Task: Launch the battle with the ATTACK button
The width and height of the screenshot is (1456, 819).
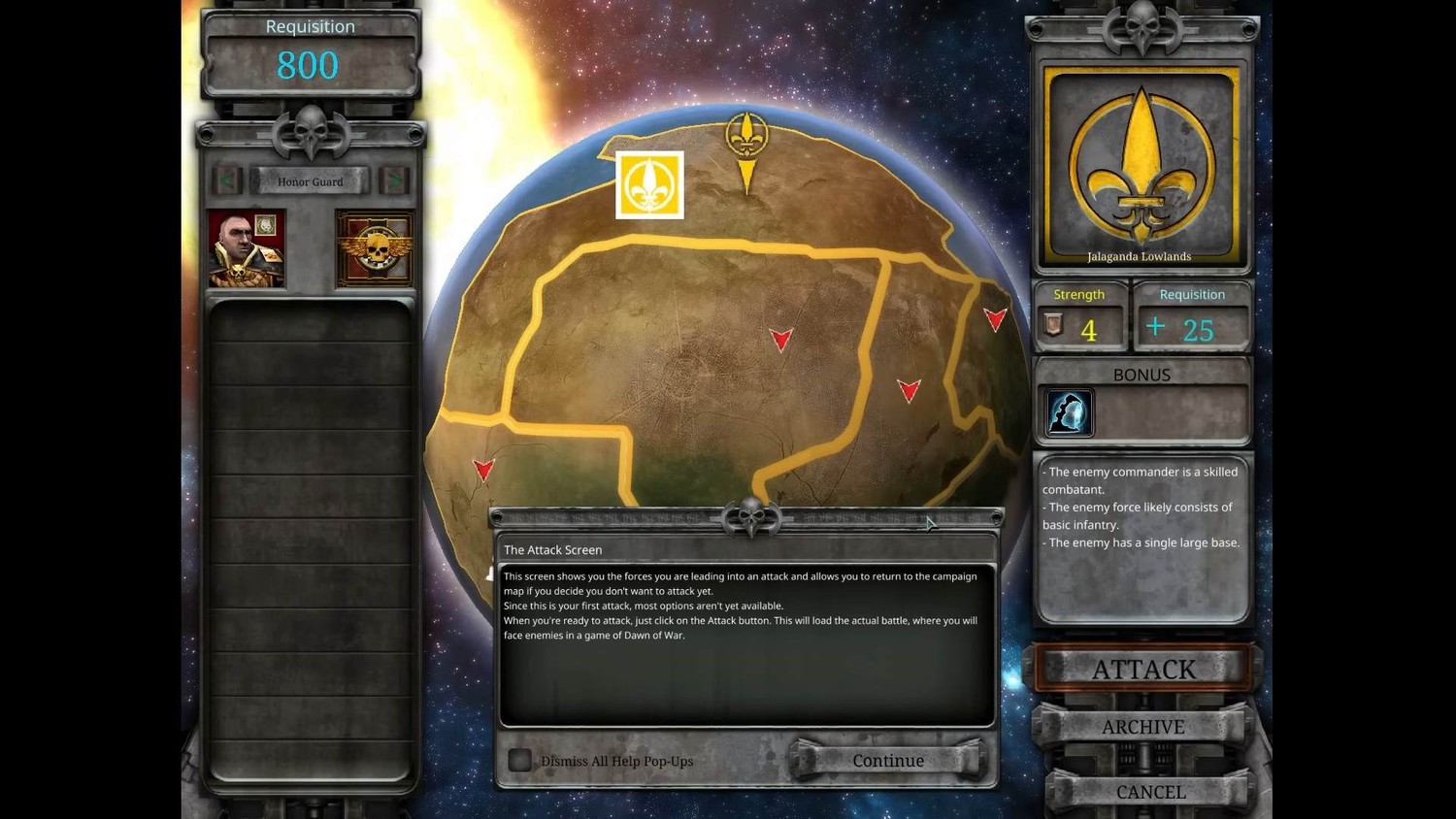Action: tap(1143, 669)
